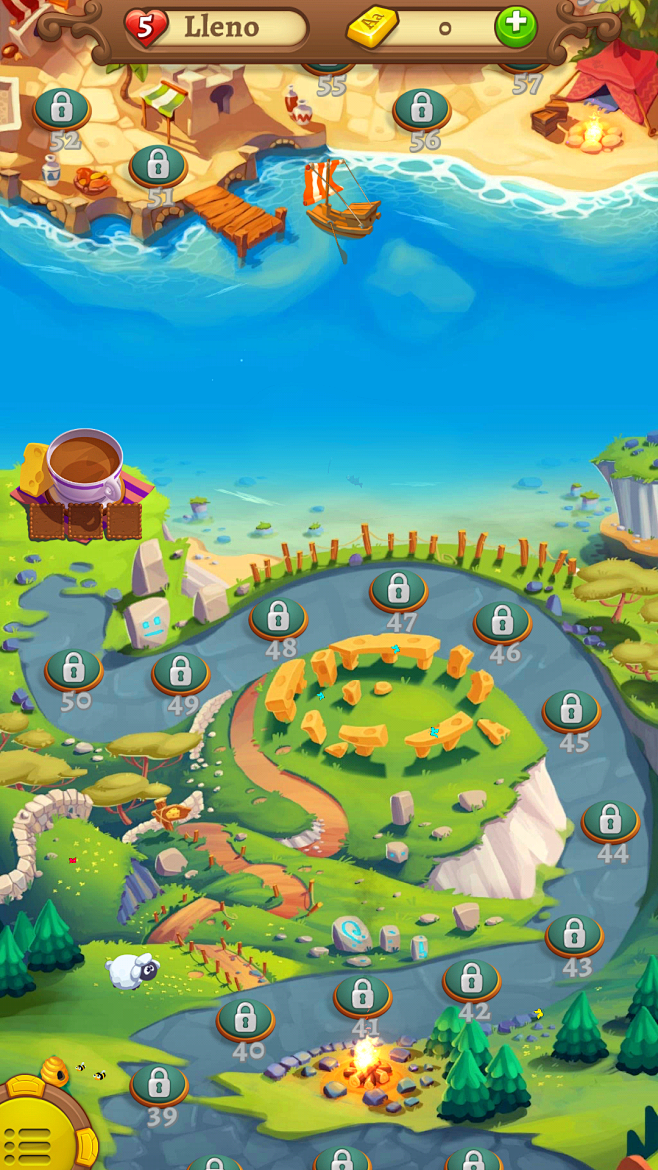
Task: Choose locked level 52
Action: point(62,108)
